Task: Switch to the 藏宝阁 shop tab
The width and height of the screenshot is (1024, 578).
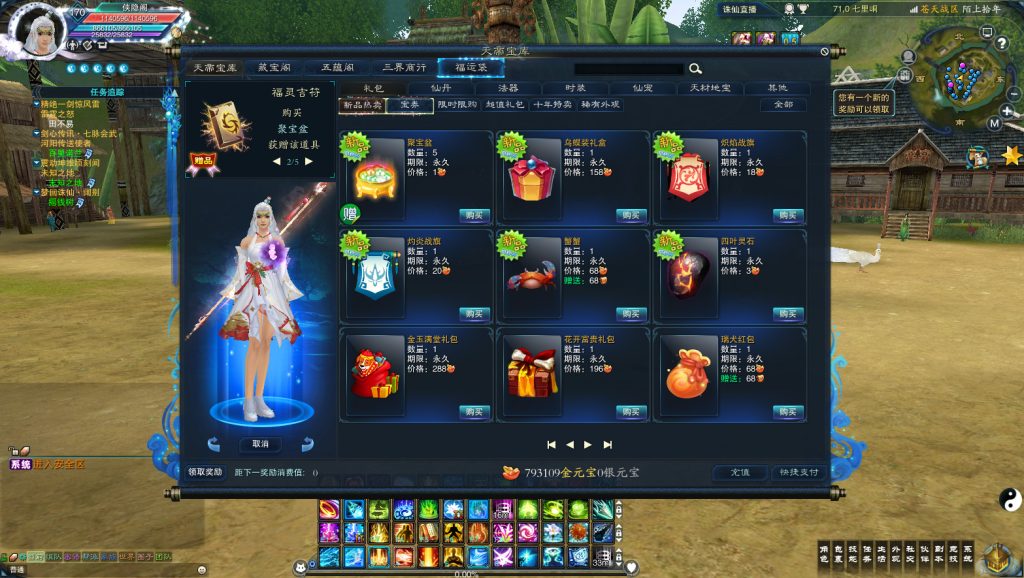Action: point(273,68)
